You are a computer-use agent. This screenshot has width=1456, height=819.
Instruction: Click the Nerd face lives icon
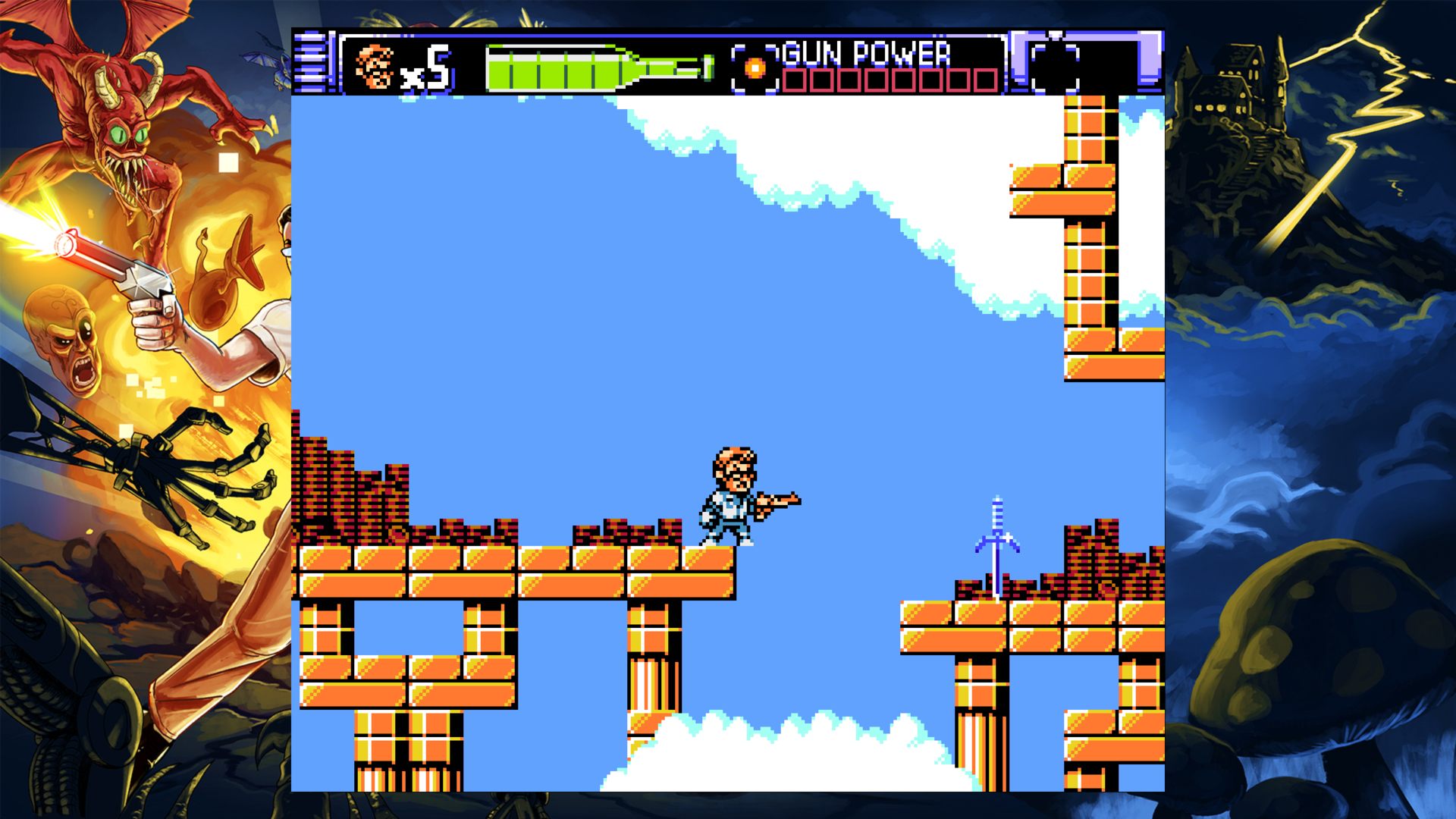tap(375, 67)
